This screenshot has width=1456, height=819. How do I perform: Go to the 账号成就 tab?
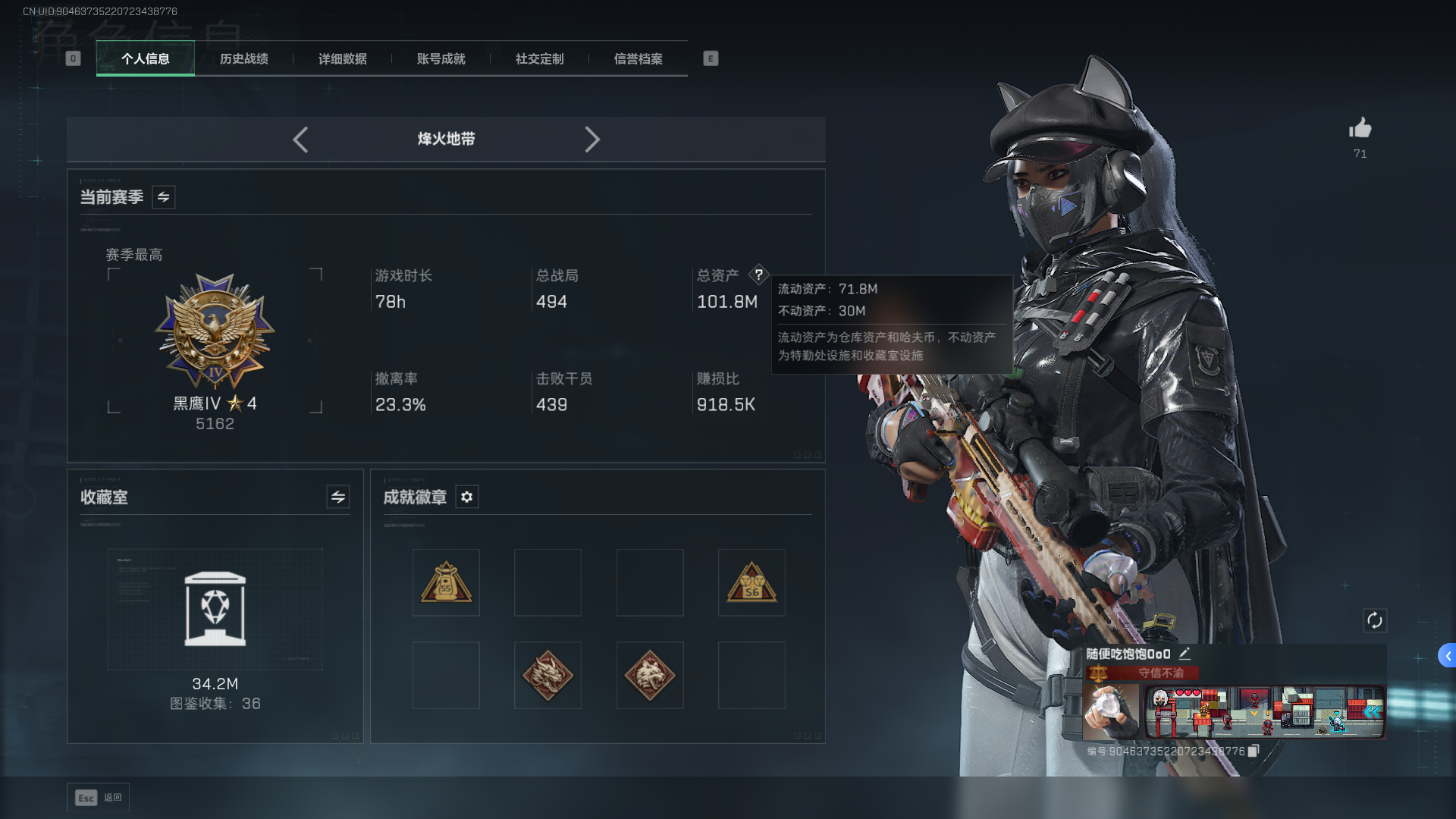click(441, 58)
